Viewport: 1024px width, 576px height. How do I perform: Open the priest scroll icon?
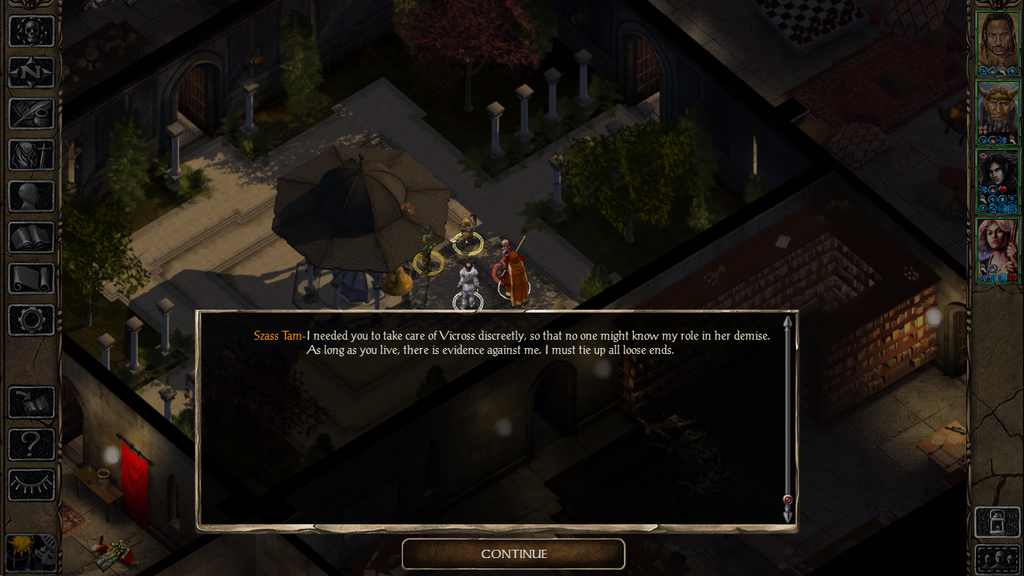pos(31,278)
